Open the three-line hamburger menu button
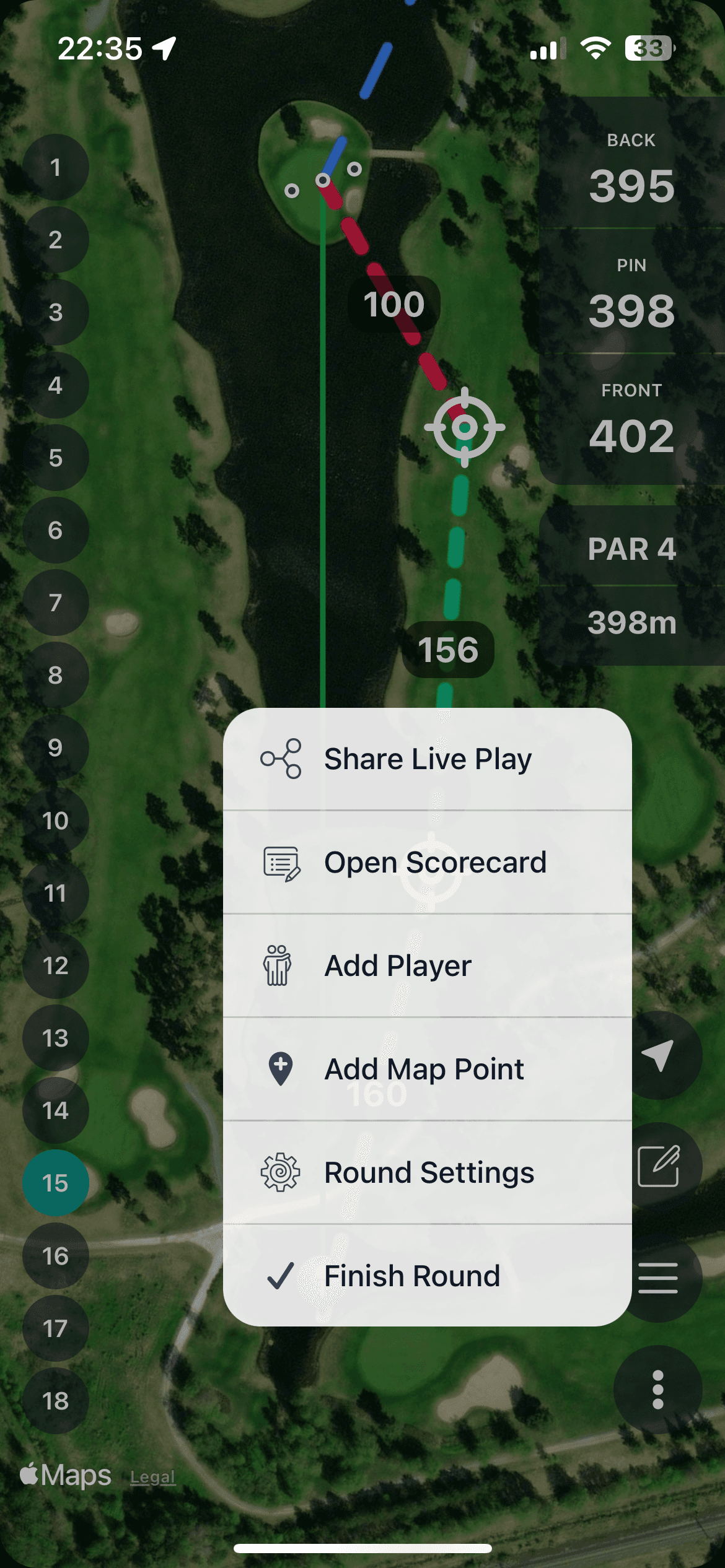 658,1278
